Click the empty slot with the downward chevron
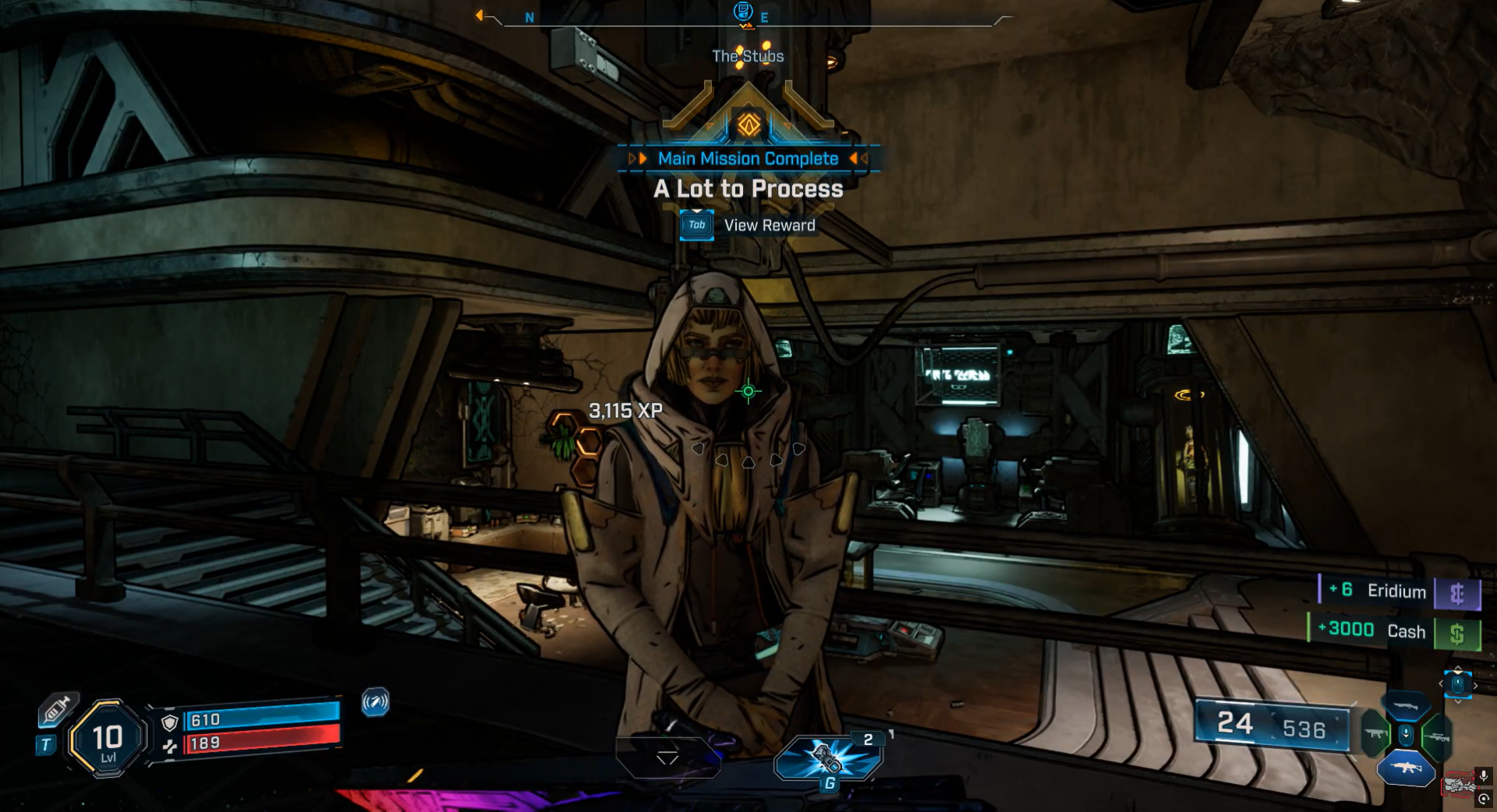Image resolution: width=1497 pixels, height=812 pixels. [667, 757]
